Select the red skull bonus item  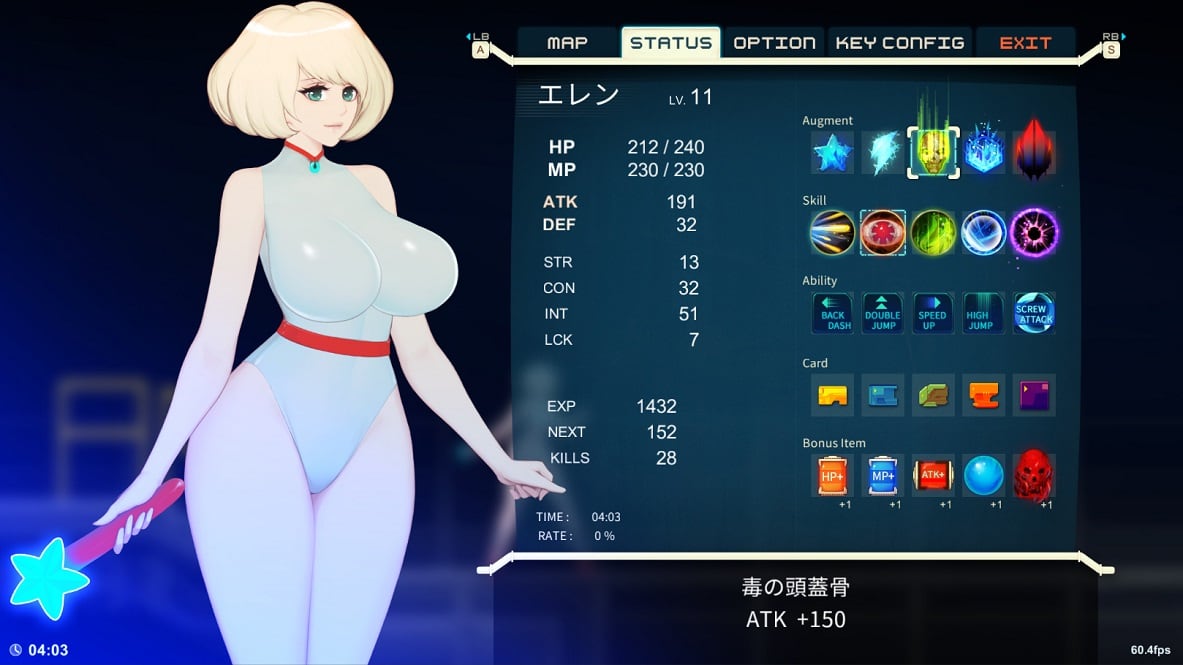[x=1034, y=476]
